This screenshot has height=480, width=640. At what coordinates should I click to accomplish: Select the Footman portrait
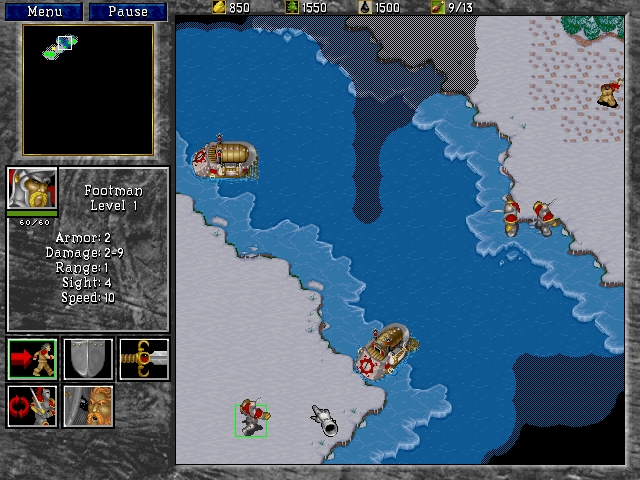click(32, 188)
